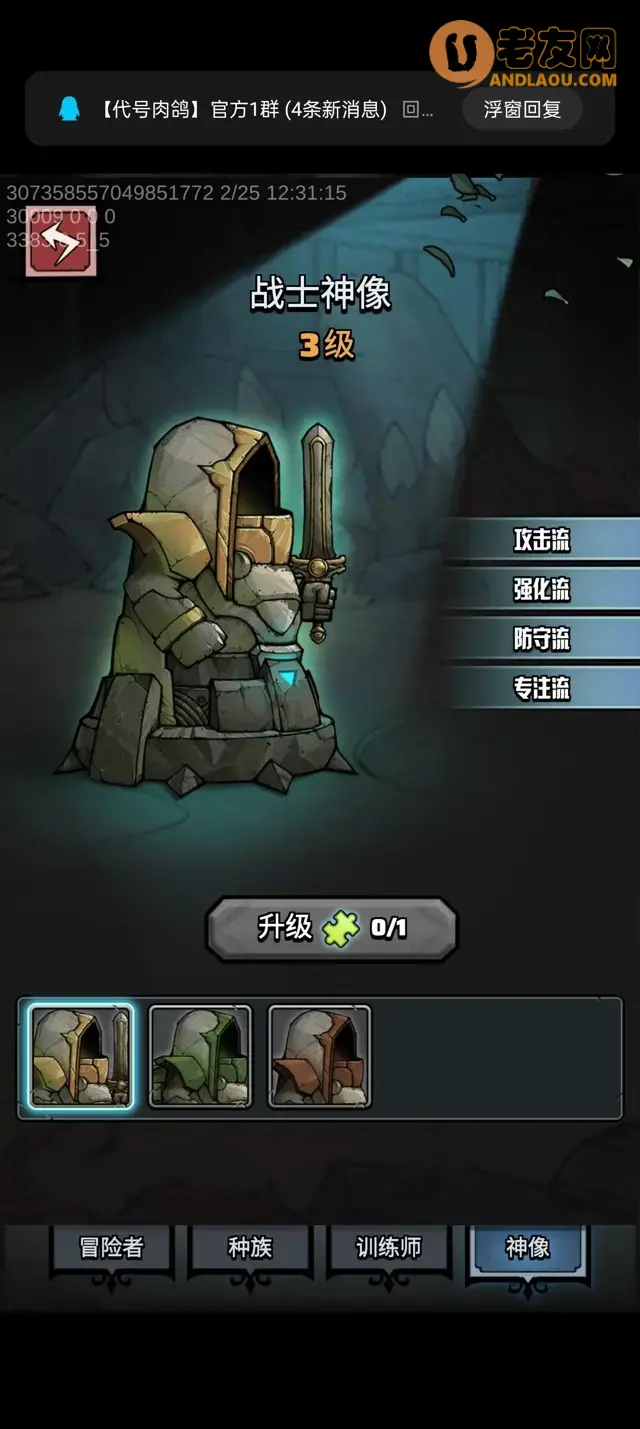This screenshot has width=640, height=1429.
Task: Show the 专注流 build option
Action: [541, 688]
